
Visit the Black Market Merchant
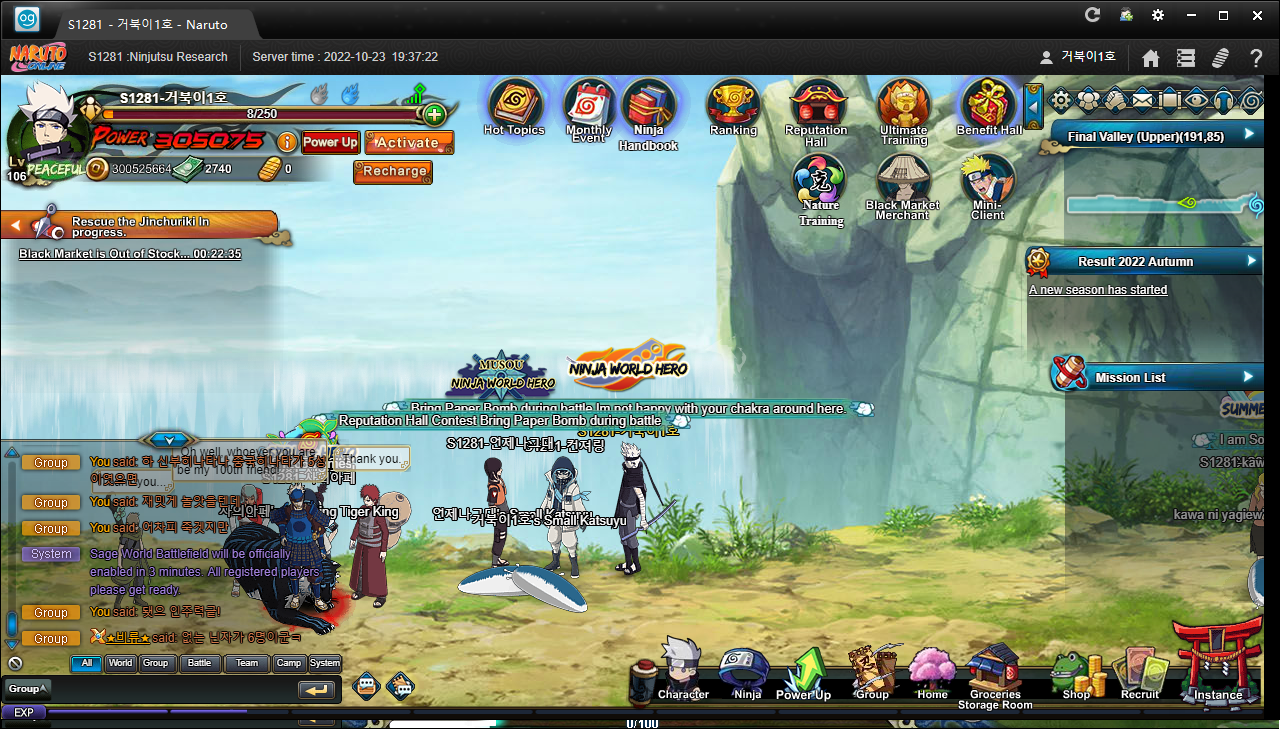click(903, 184)
